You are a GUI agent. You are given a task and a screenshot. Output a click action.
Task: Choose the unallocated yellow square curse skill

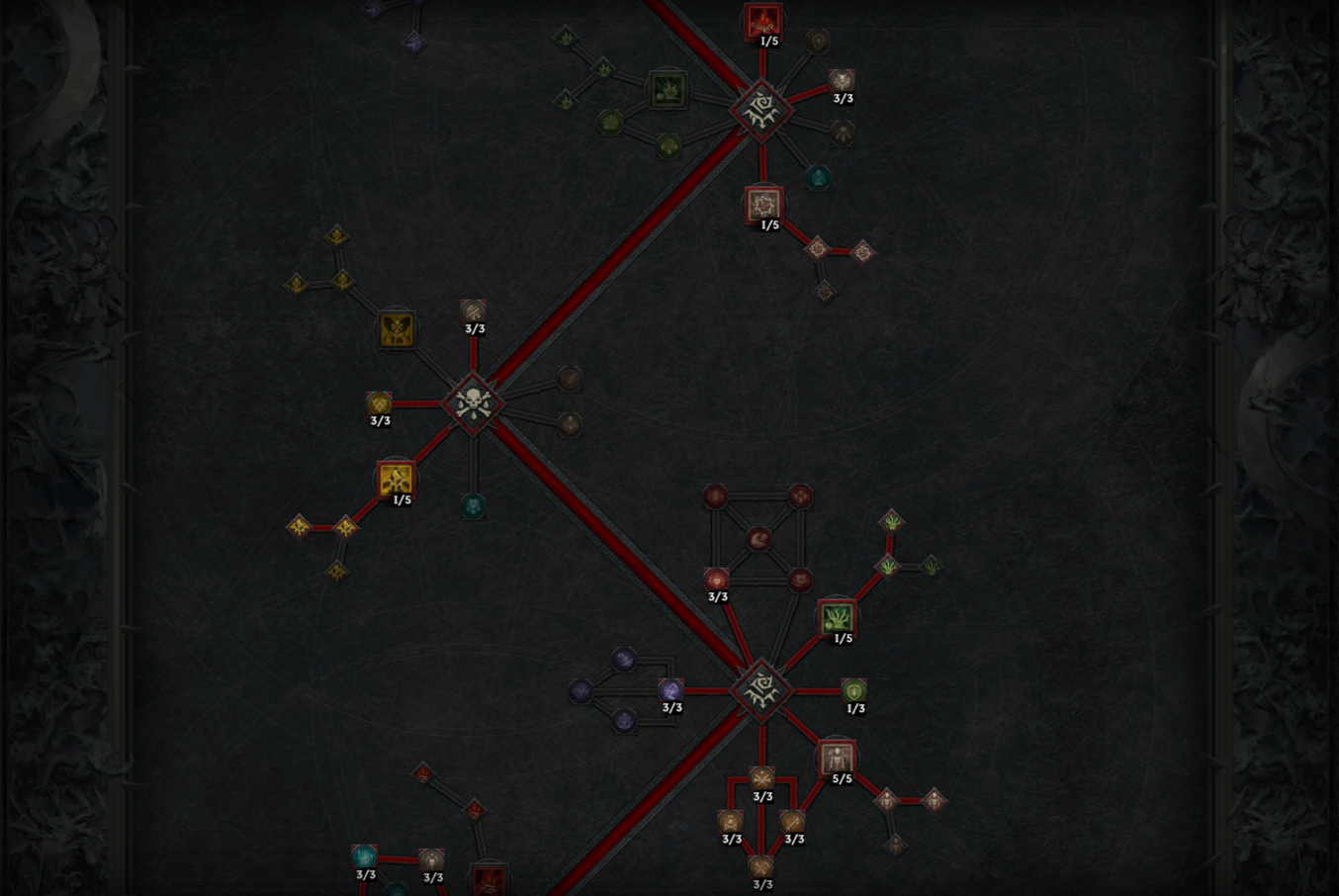tap(397, 329)
